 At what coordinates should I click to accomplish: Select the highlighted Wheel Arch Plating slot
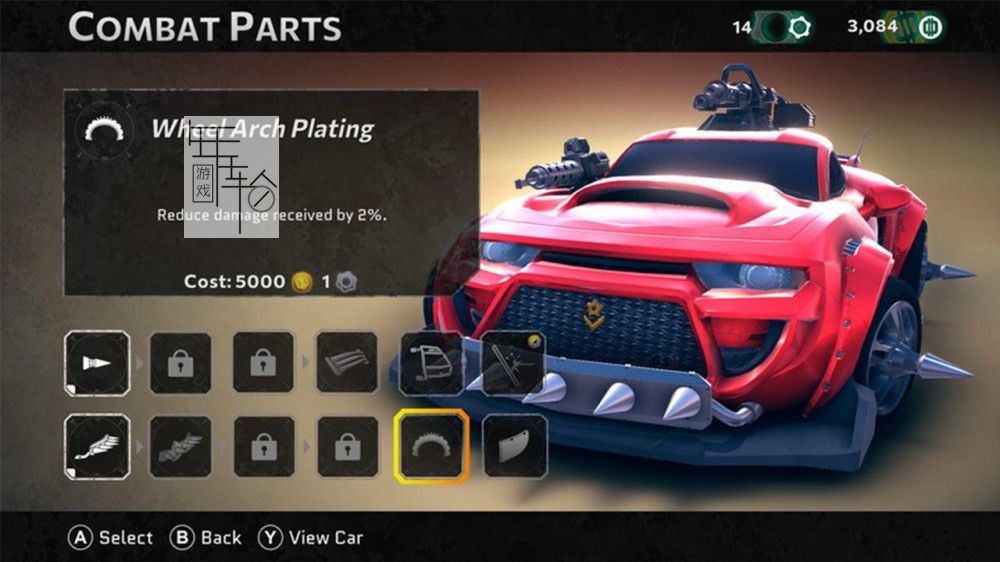(431, 445)
